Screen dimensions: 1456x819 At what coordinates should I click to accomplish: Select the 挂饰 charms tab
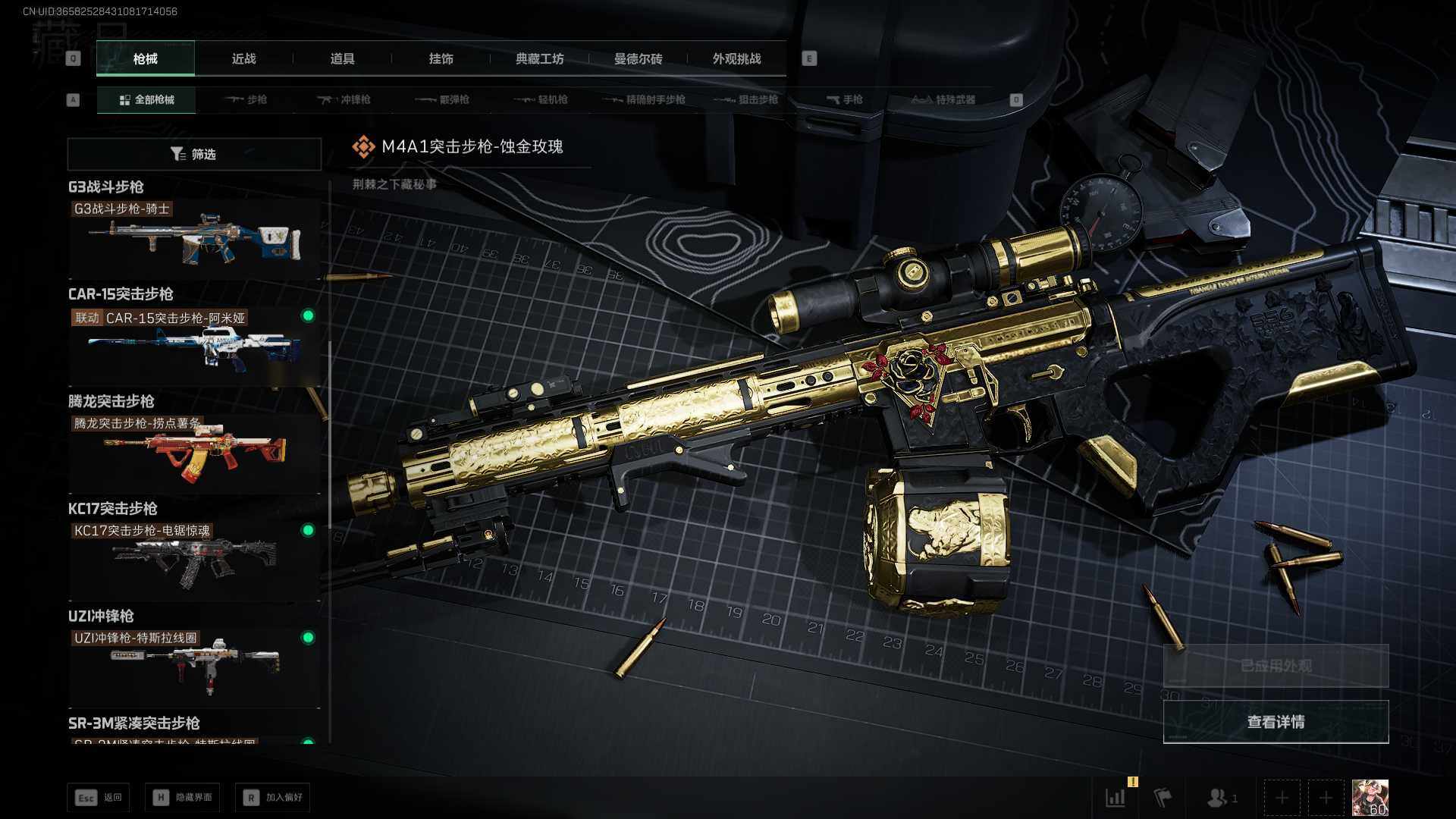pyautogui.click(x=441, y=59)
